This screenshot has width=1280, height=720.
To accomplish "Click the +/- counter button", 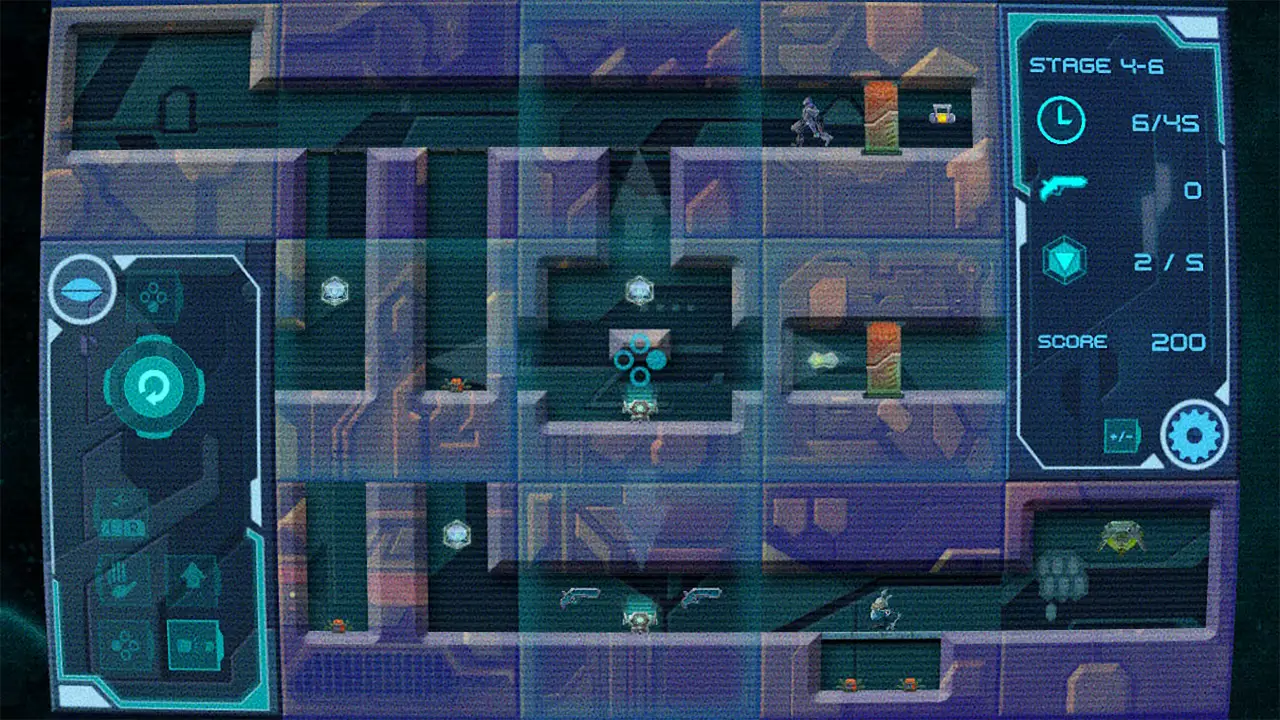I will 1122,438.
